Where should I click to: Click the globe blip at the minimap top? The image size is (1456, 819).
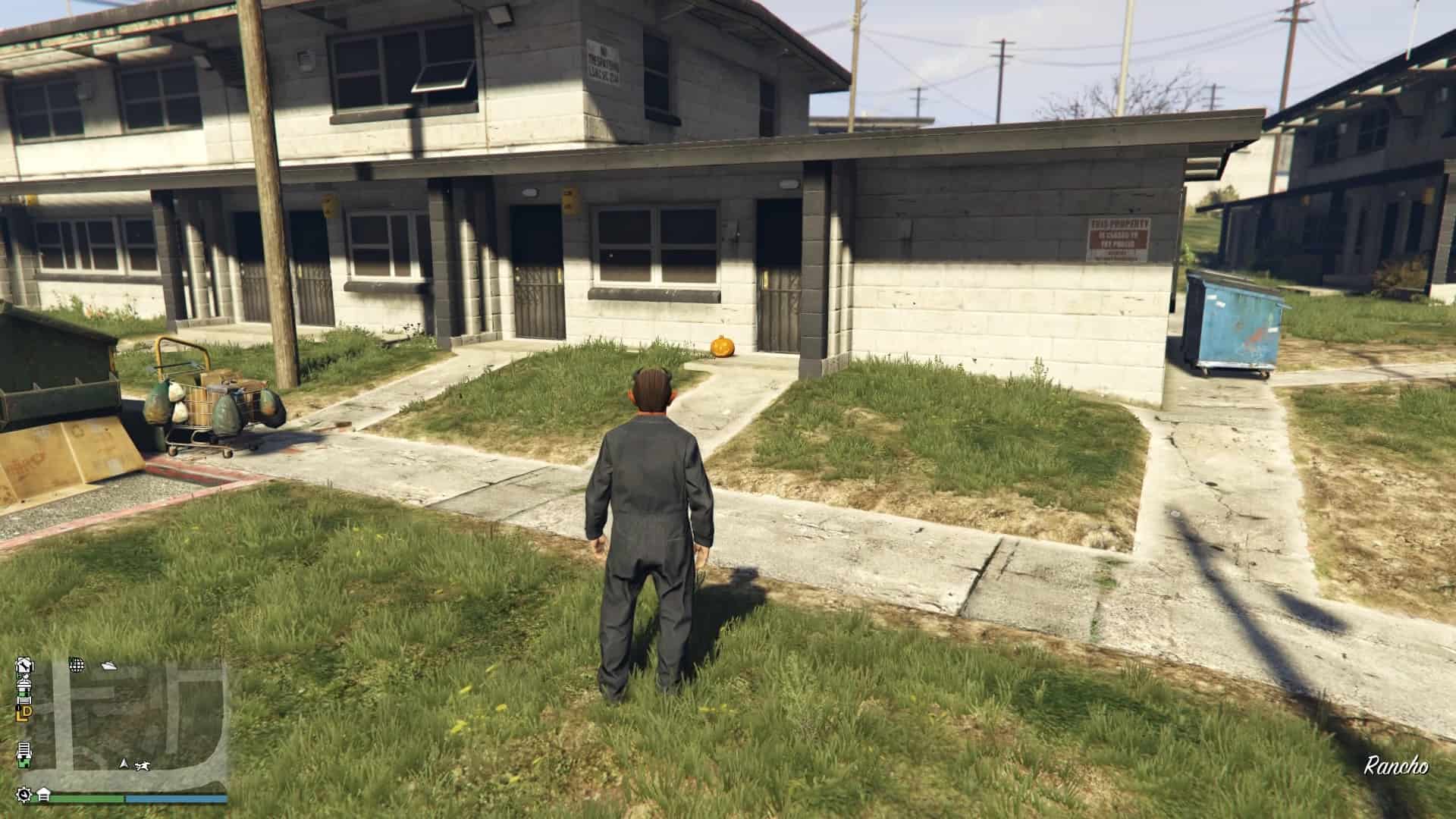pyautogui.click(x=77, y=666)
